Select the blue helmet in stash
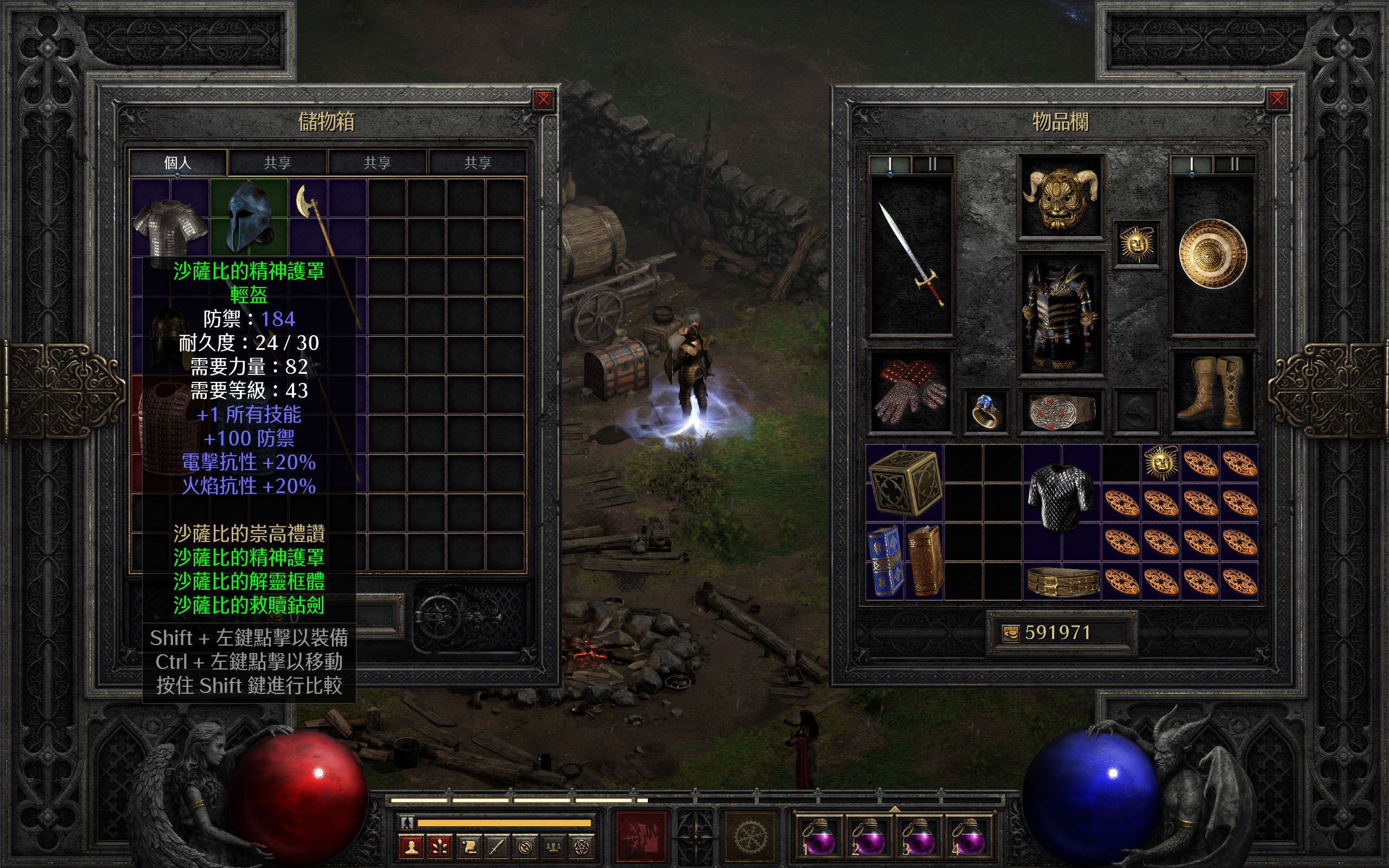Image resolution: width=1389 pixels, height=868 pixels. click(x=249, y=216)
